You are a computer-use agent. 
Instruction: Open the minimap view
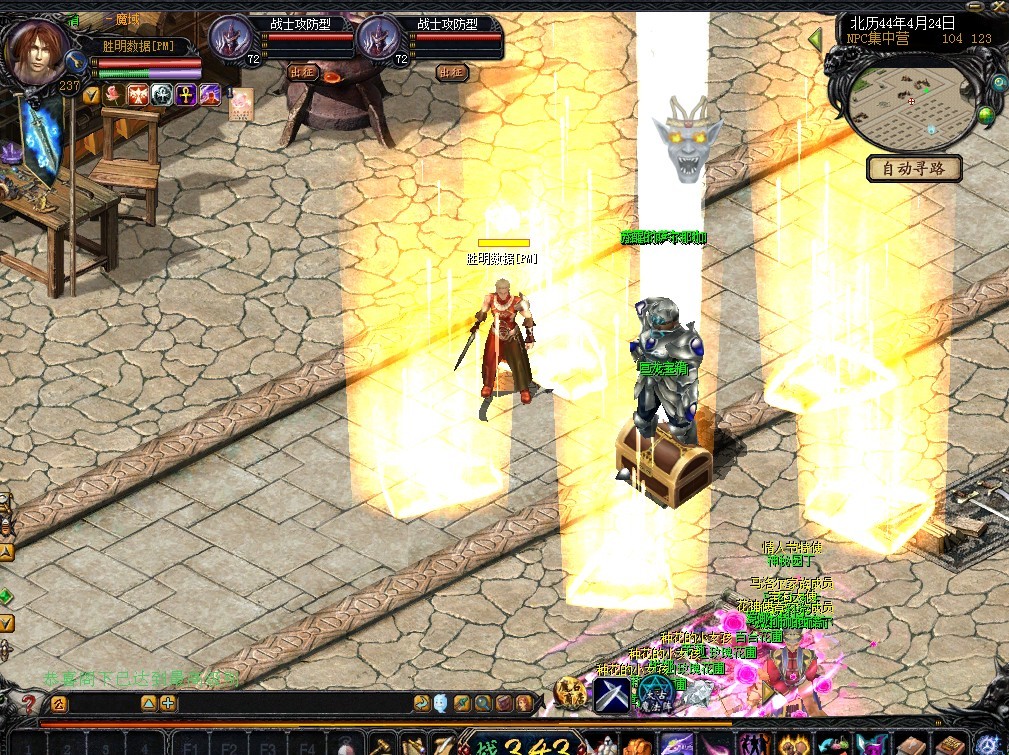910,101
